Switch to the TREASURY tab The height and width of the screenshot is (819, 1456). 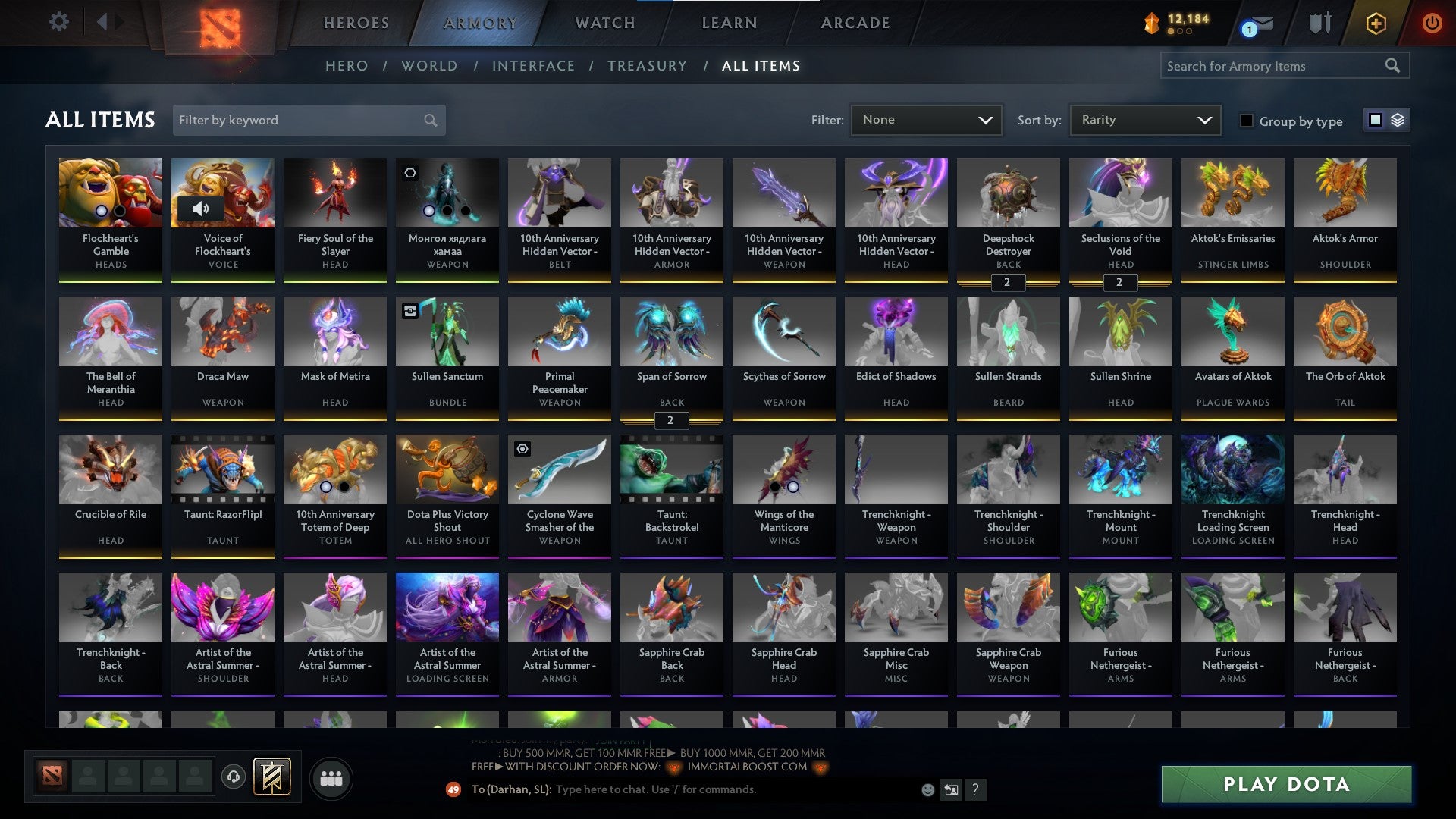(x=647, y=66)
